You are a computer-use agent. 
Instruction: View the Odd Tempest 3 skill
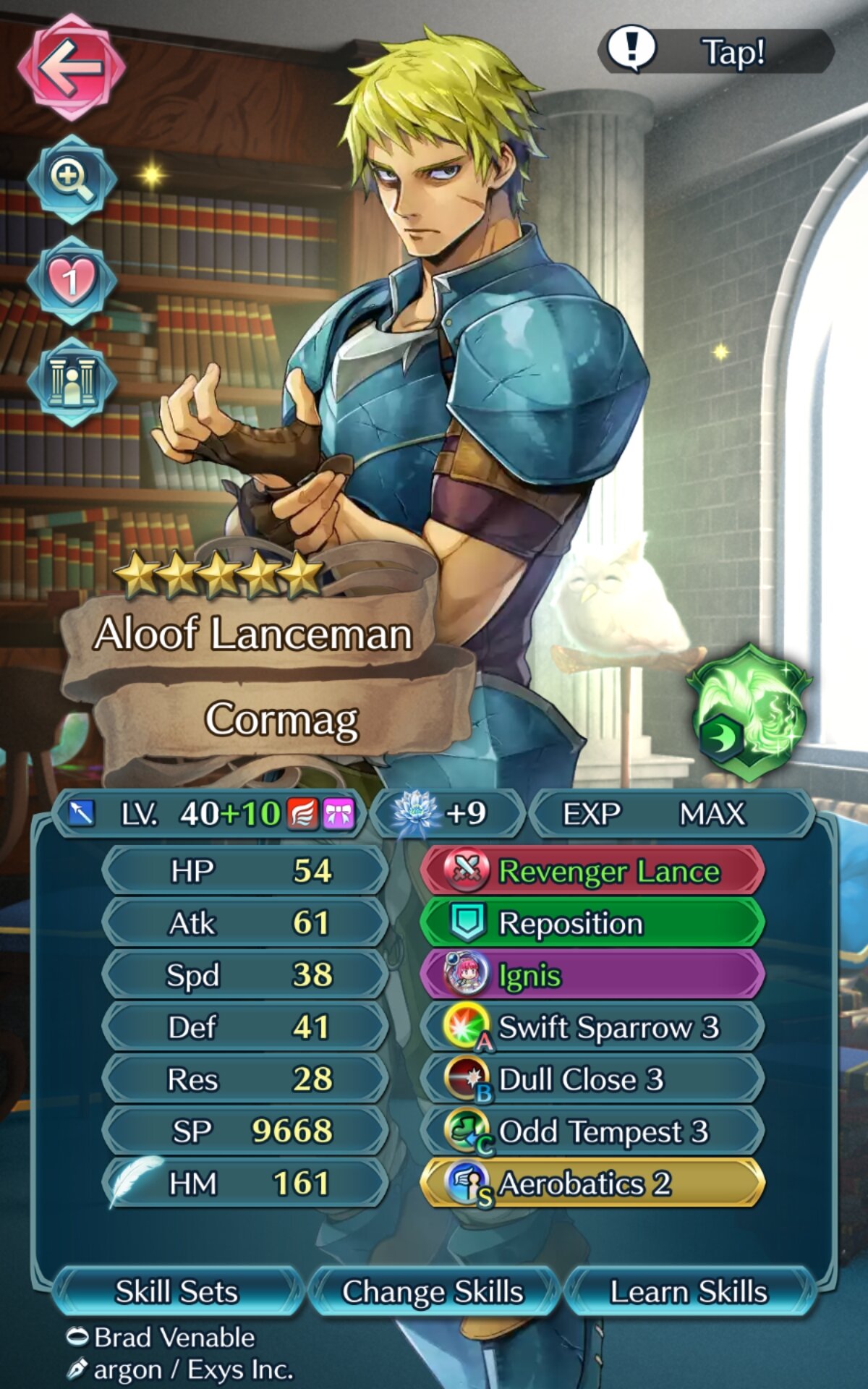pyautogui.click(x=592, y=1131)
